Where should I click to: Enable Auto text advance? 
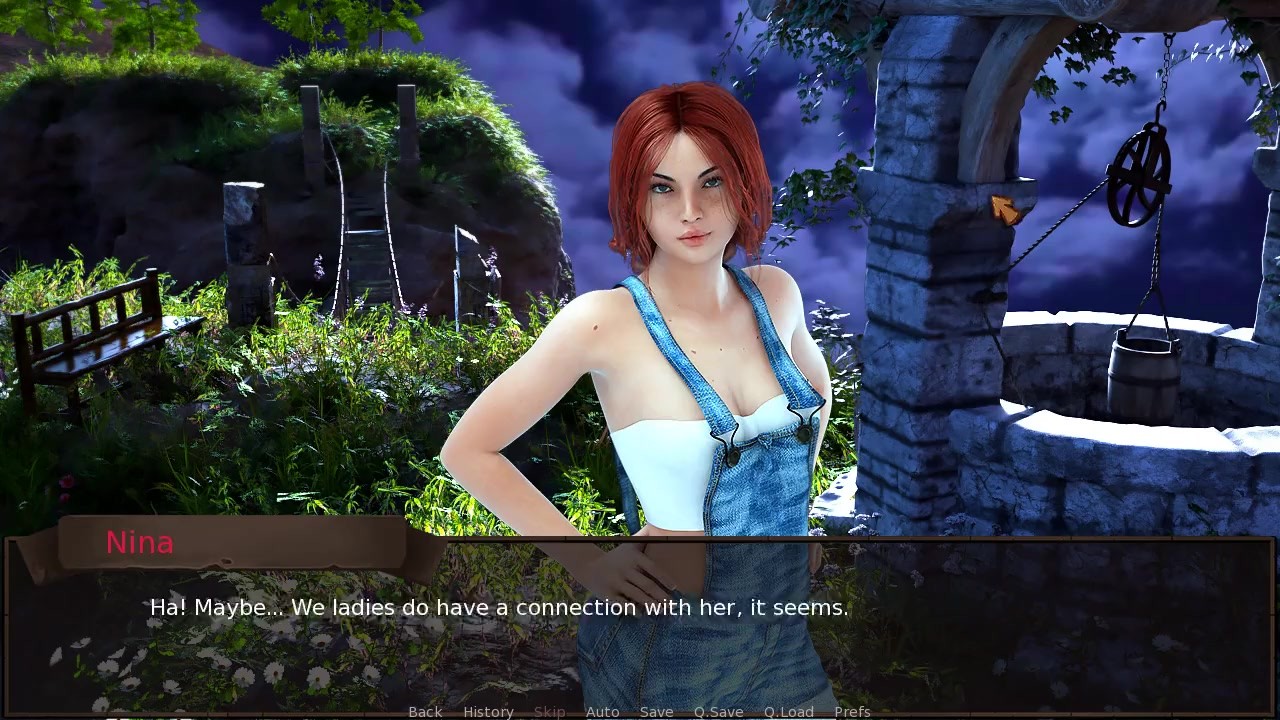coord(602,712)
